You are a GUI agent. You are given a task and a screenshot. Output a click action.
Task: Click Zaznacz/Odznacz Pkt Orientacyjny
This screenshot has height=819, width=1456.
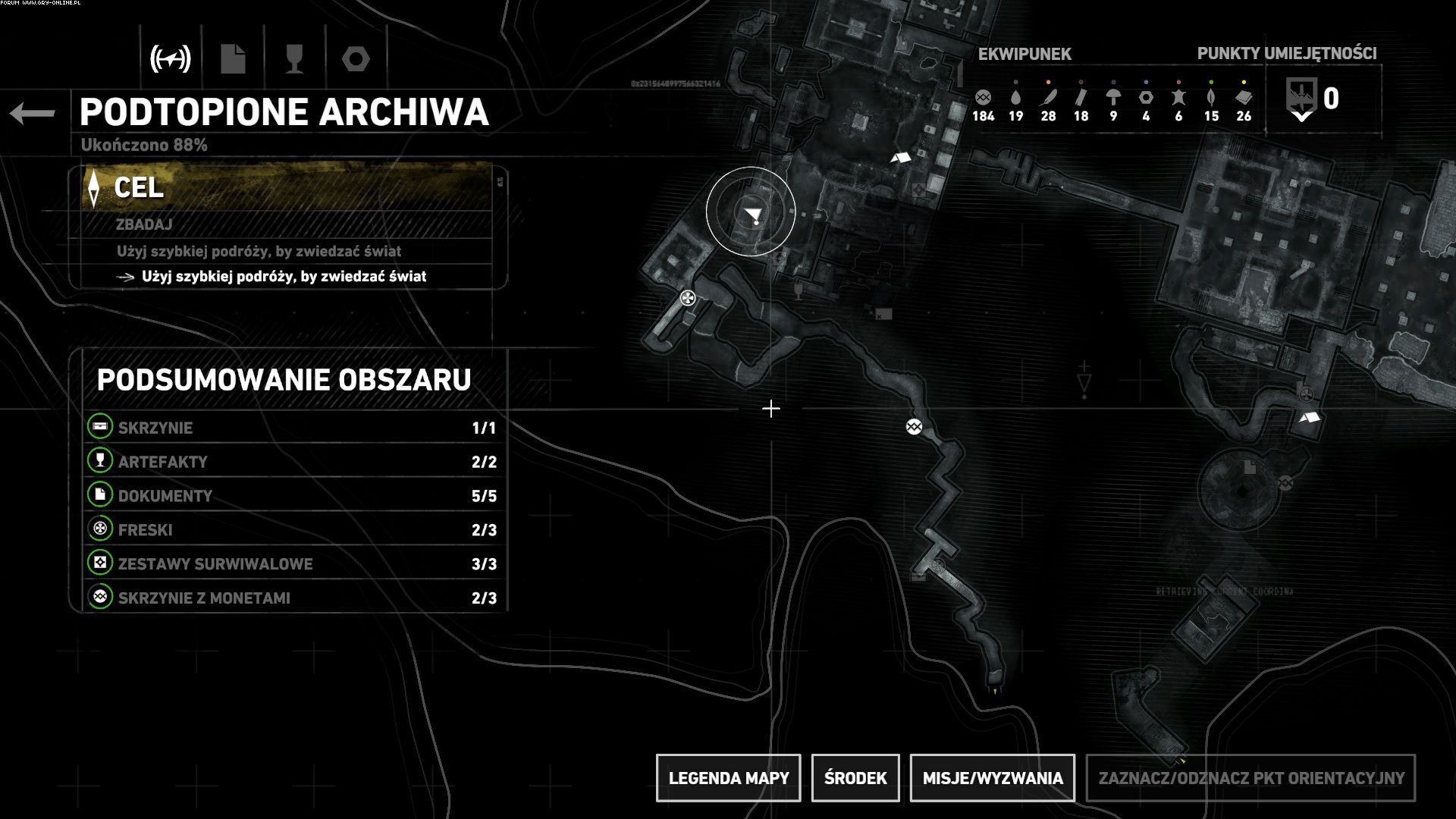tap(1250, 778)
